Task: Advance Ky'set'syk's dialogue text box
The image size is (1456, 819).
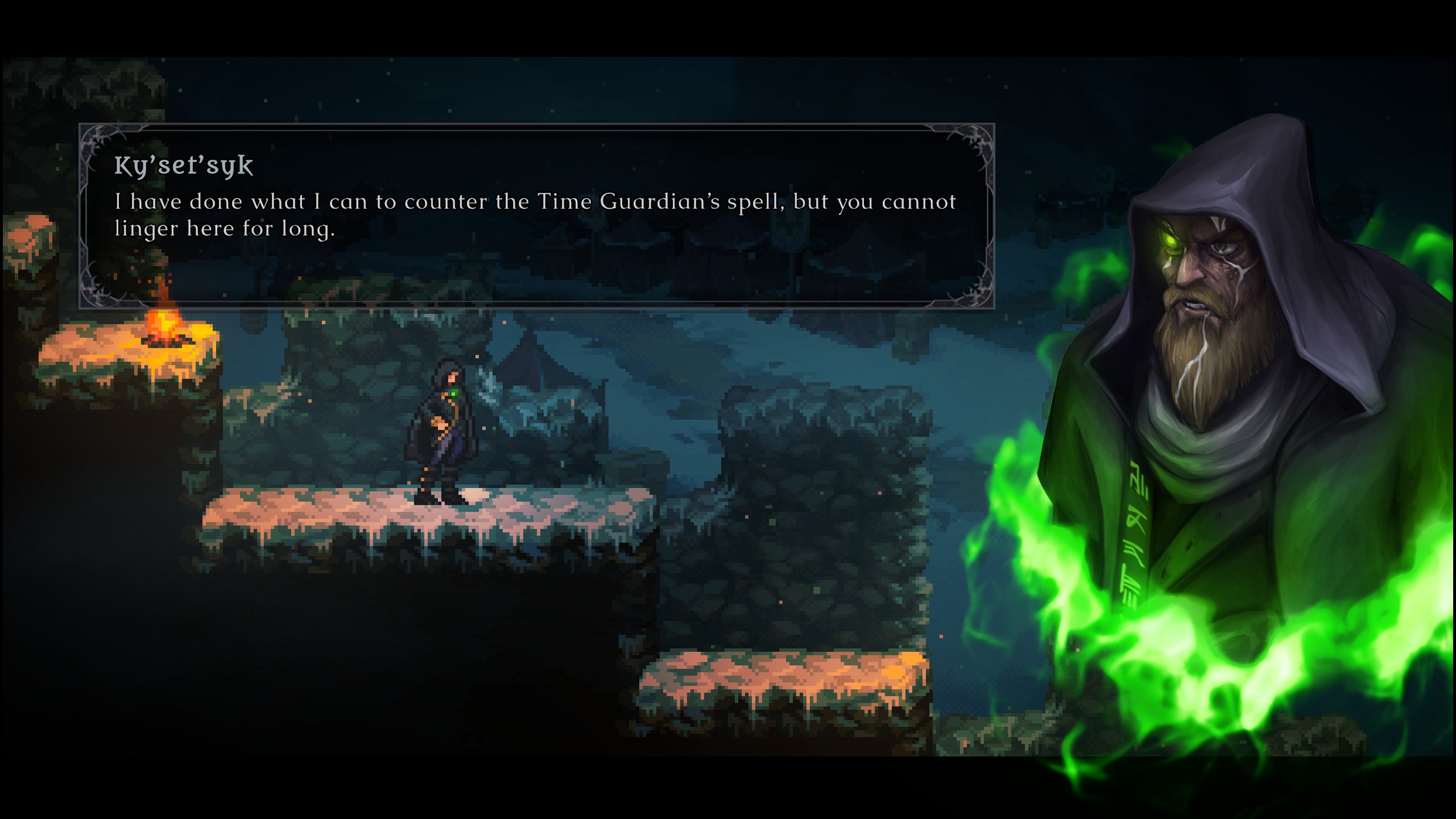Action: pyautogui.click(x=536, y=216)
